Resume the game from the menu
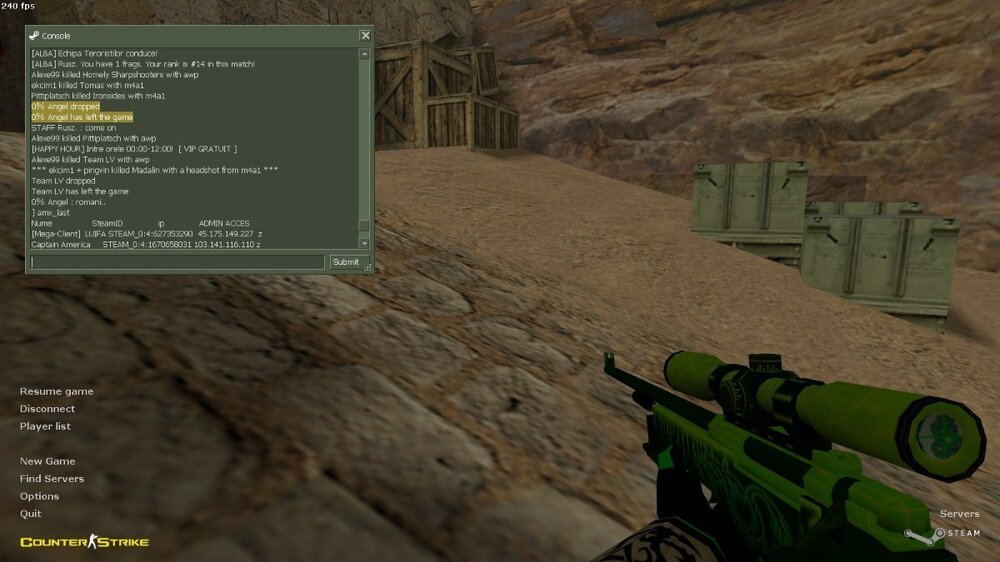 56,391
